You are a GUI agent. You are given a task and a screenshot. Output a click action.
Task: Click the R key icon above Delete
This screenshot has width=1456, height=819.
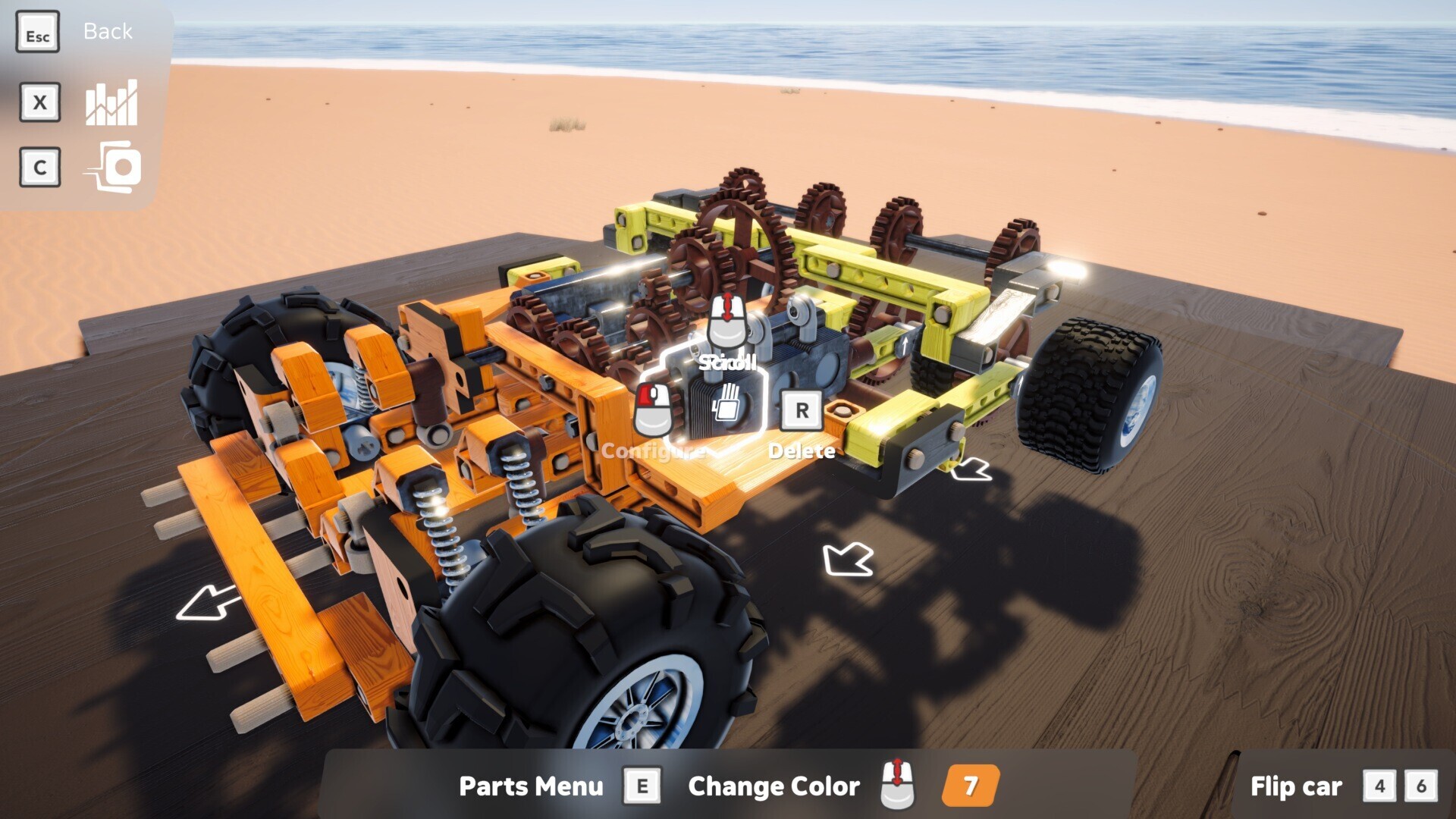coord(802,412)
